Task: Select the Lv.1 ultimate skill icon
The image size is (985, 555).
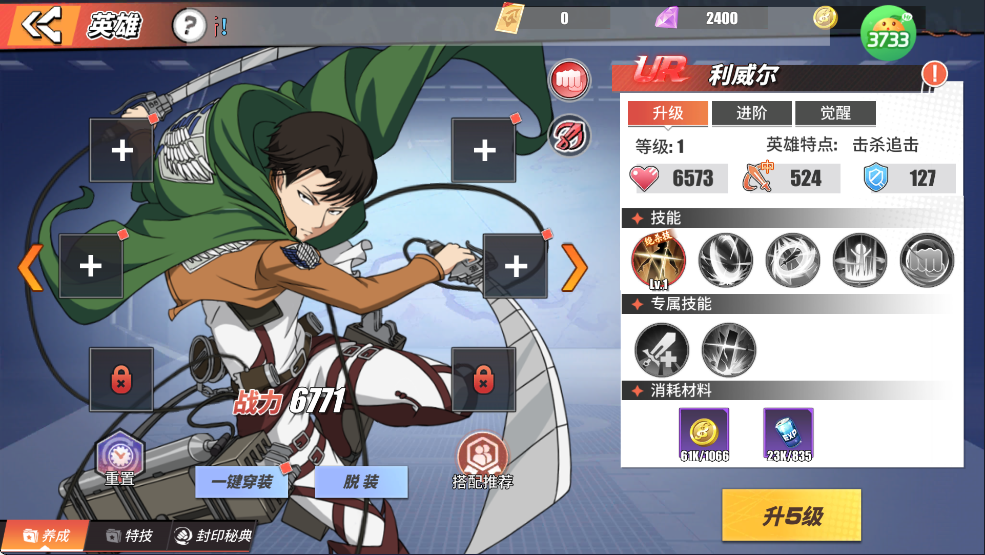Action: tap(657, 259)
